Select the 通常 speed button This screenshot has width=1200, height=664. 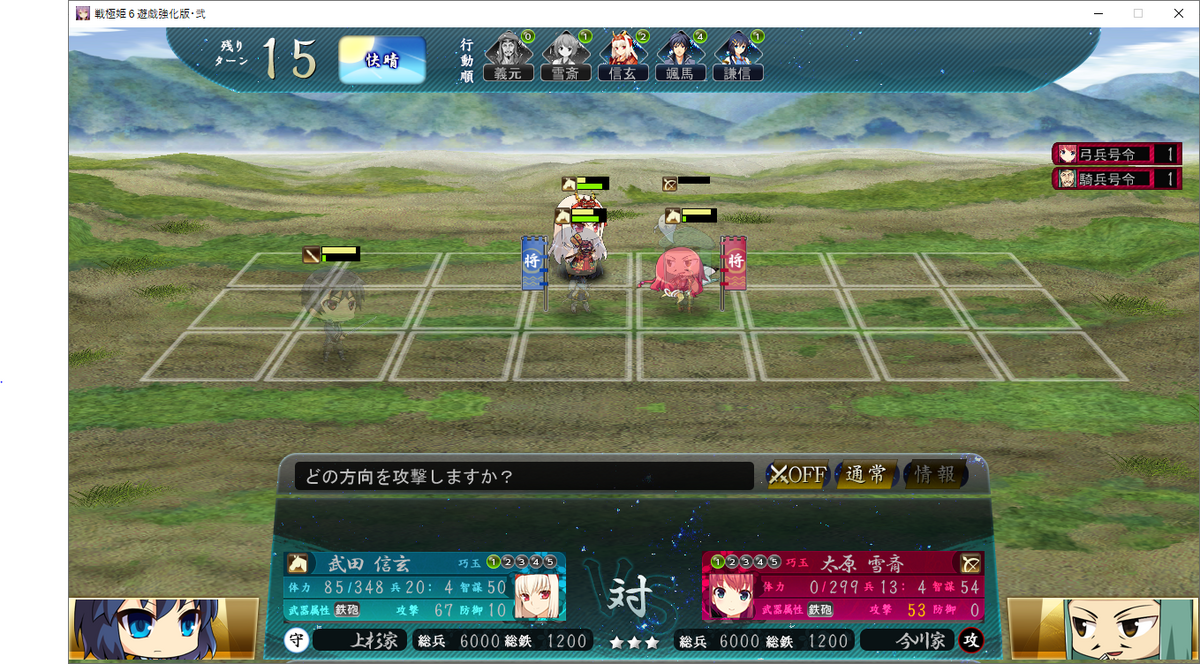point(865,475)
